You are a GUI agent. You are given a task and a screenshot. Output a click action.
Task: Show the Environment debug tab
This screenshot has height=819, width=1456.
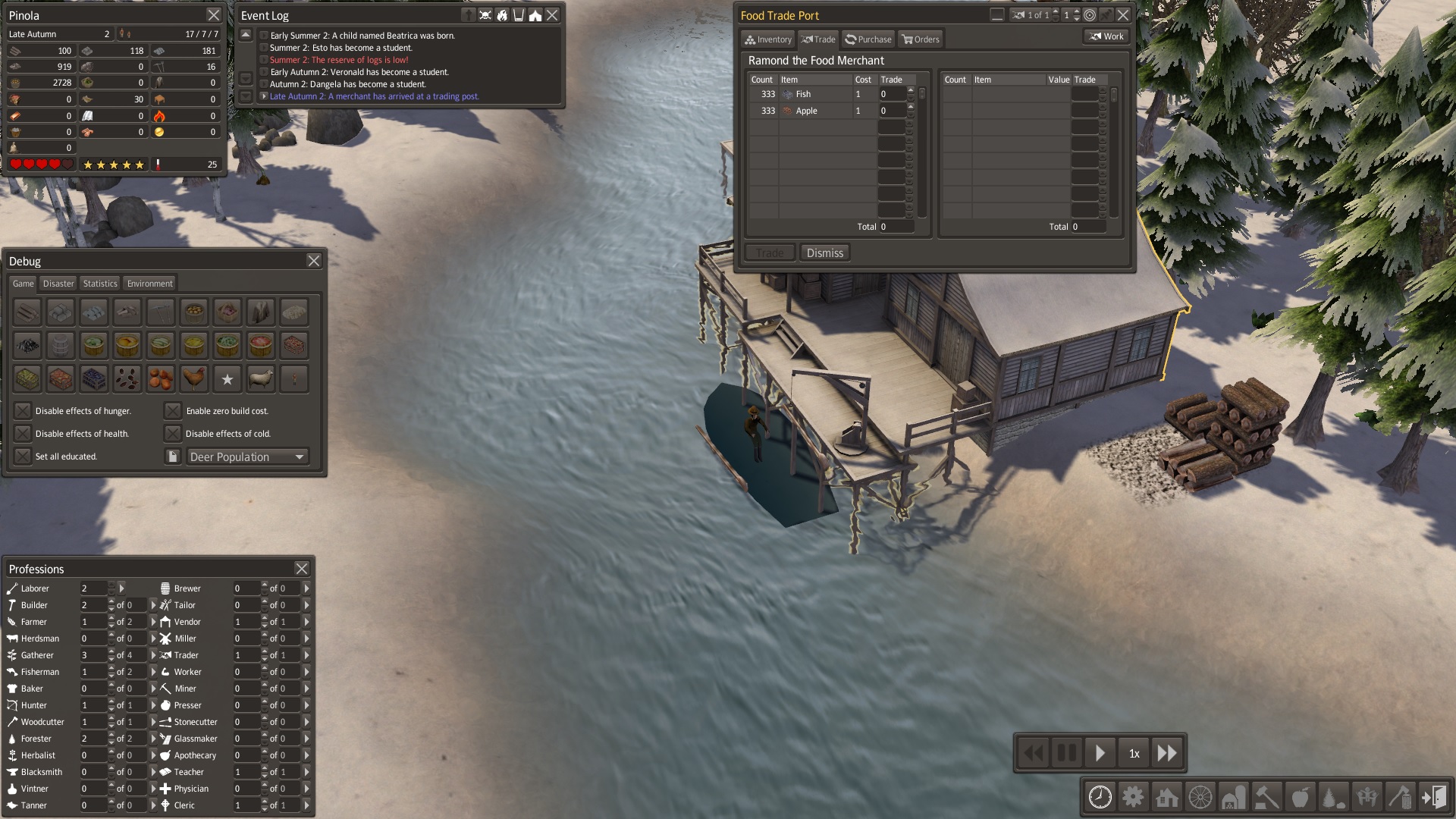click(x=149, y=284)
